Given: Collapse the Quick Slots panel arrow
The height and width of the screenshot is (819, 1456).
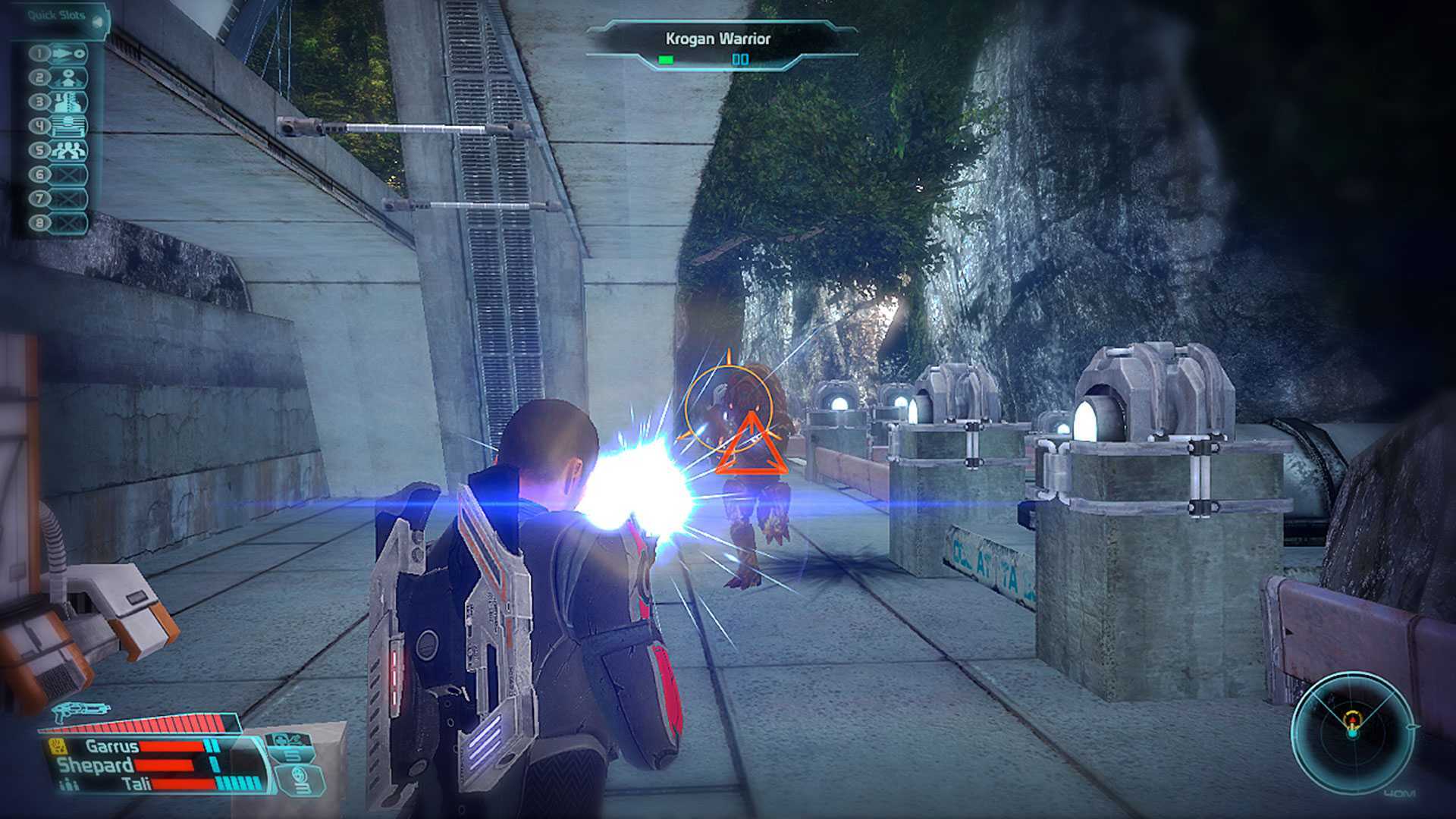Looking at the screenshot, I should [x=97, y=21].
